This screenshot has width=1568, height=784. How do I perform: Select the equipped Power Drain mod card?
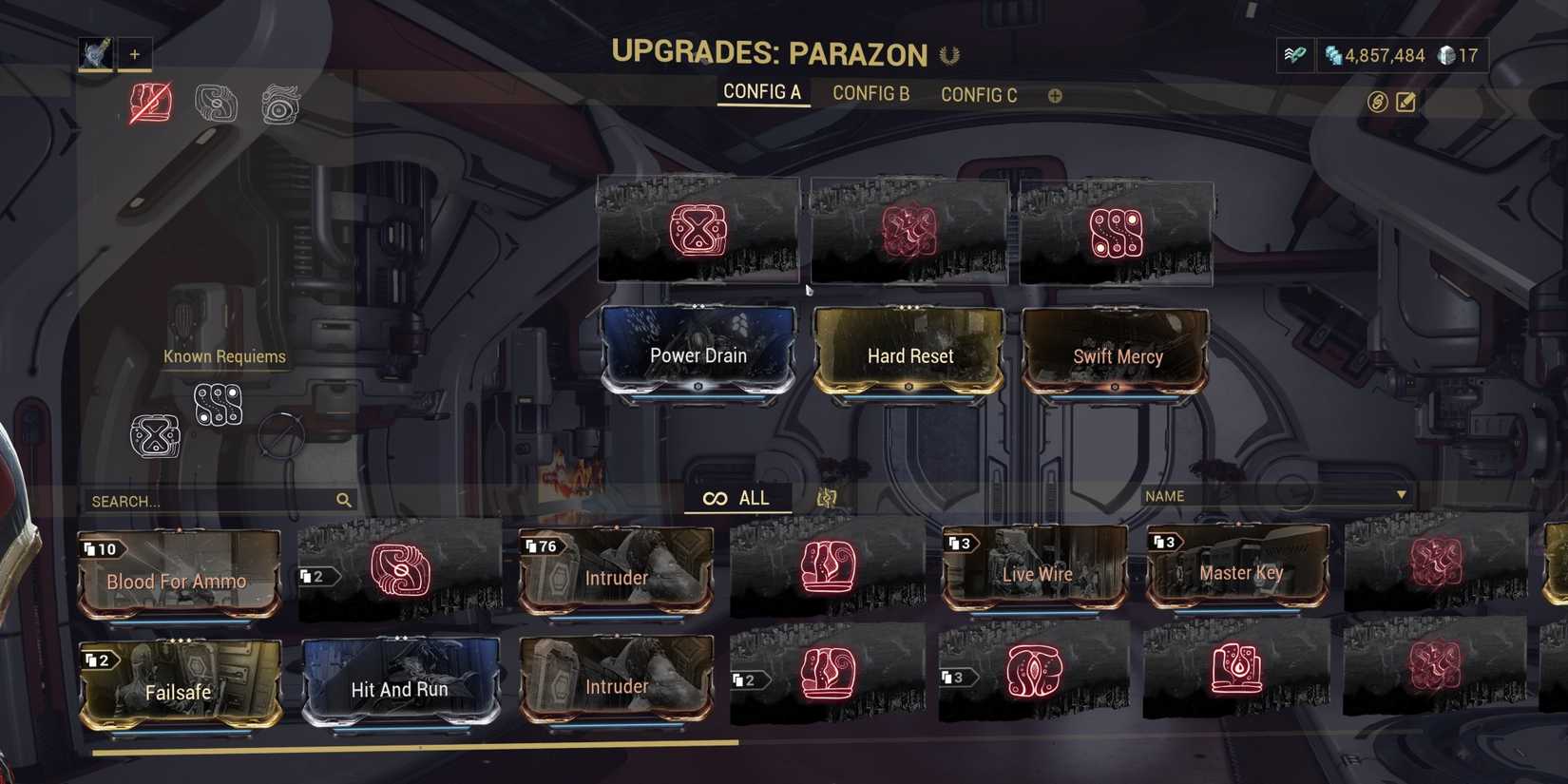pyautogui.click(x=698, y=354)
